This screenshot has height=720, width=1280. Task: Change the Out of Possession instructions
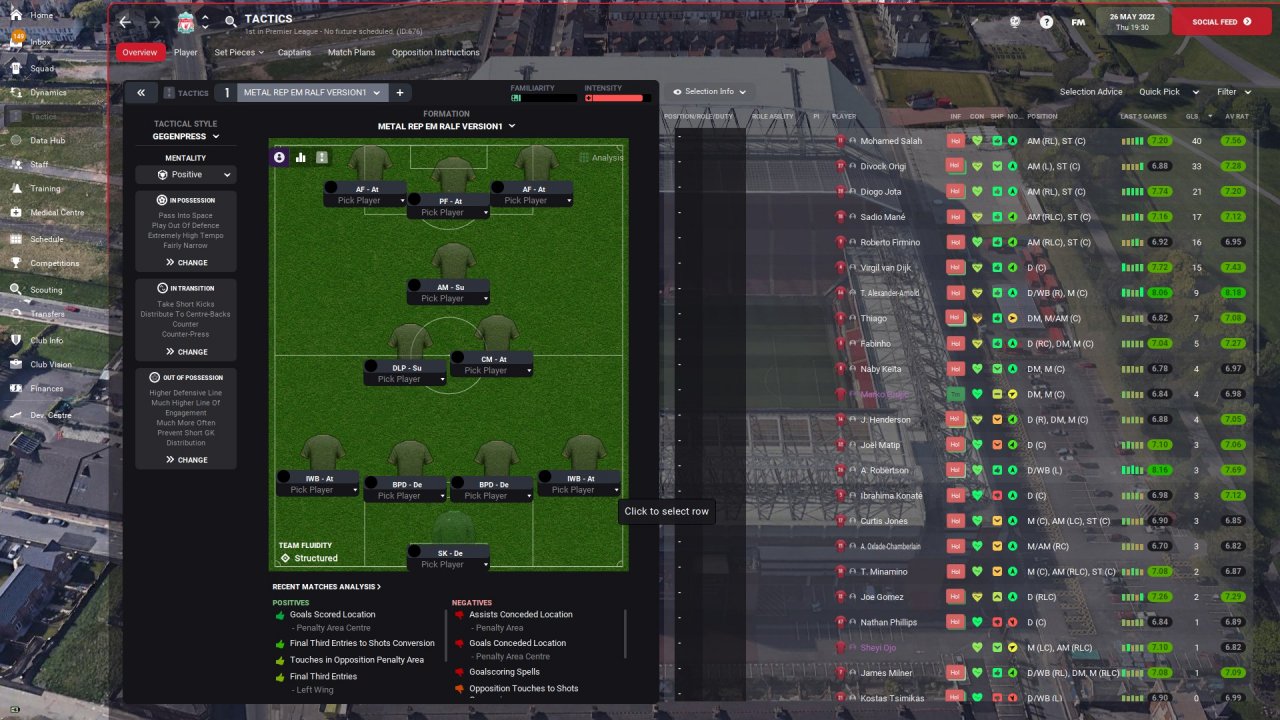(x=186, y=460)
